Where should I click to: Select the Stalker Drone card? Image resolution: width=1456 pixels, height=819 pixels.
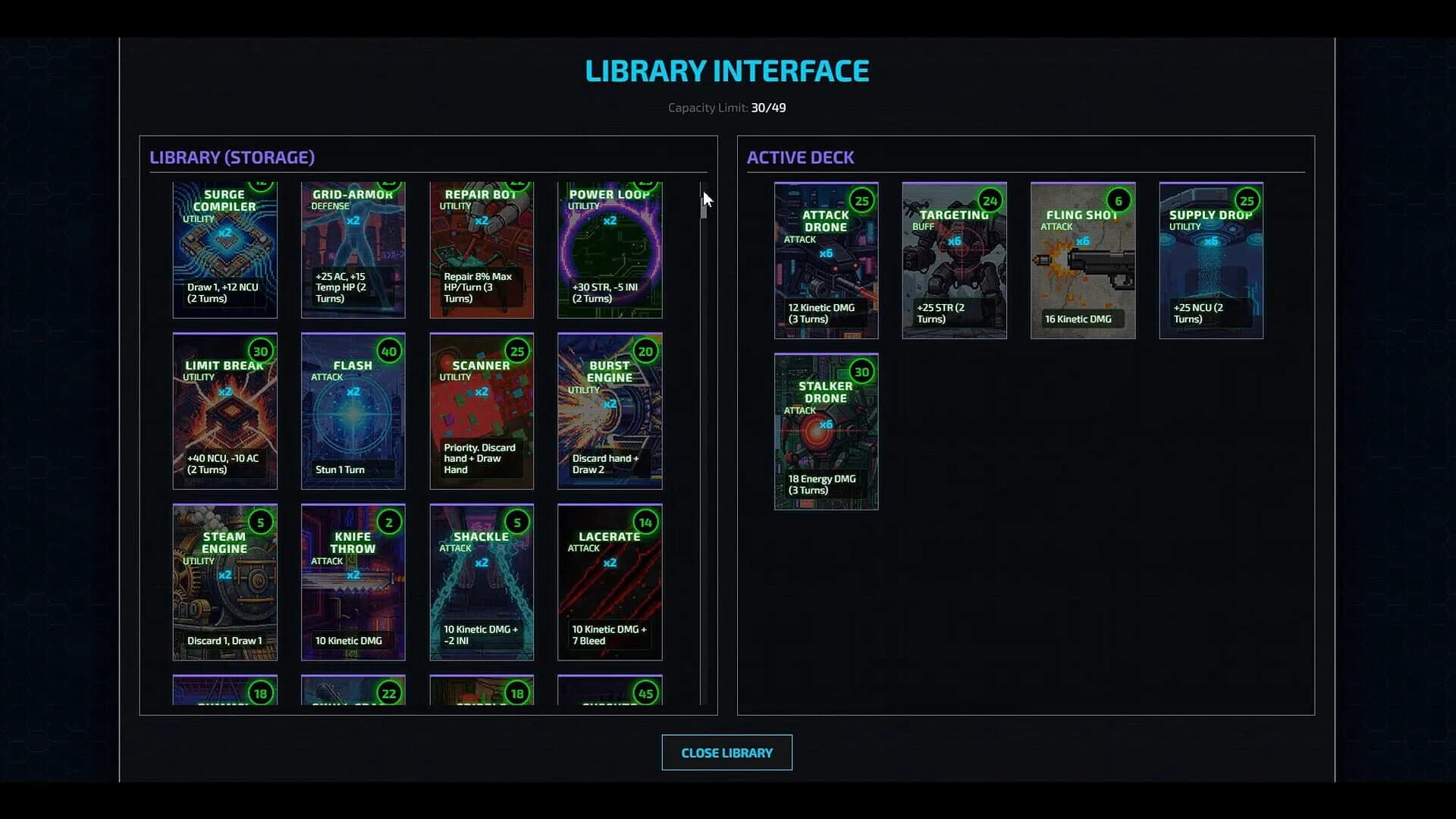(x=825, y=432)
